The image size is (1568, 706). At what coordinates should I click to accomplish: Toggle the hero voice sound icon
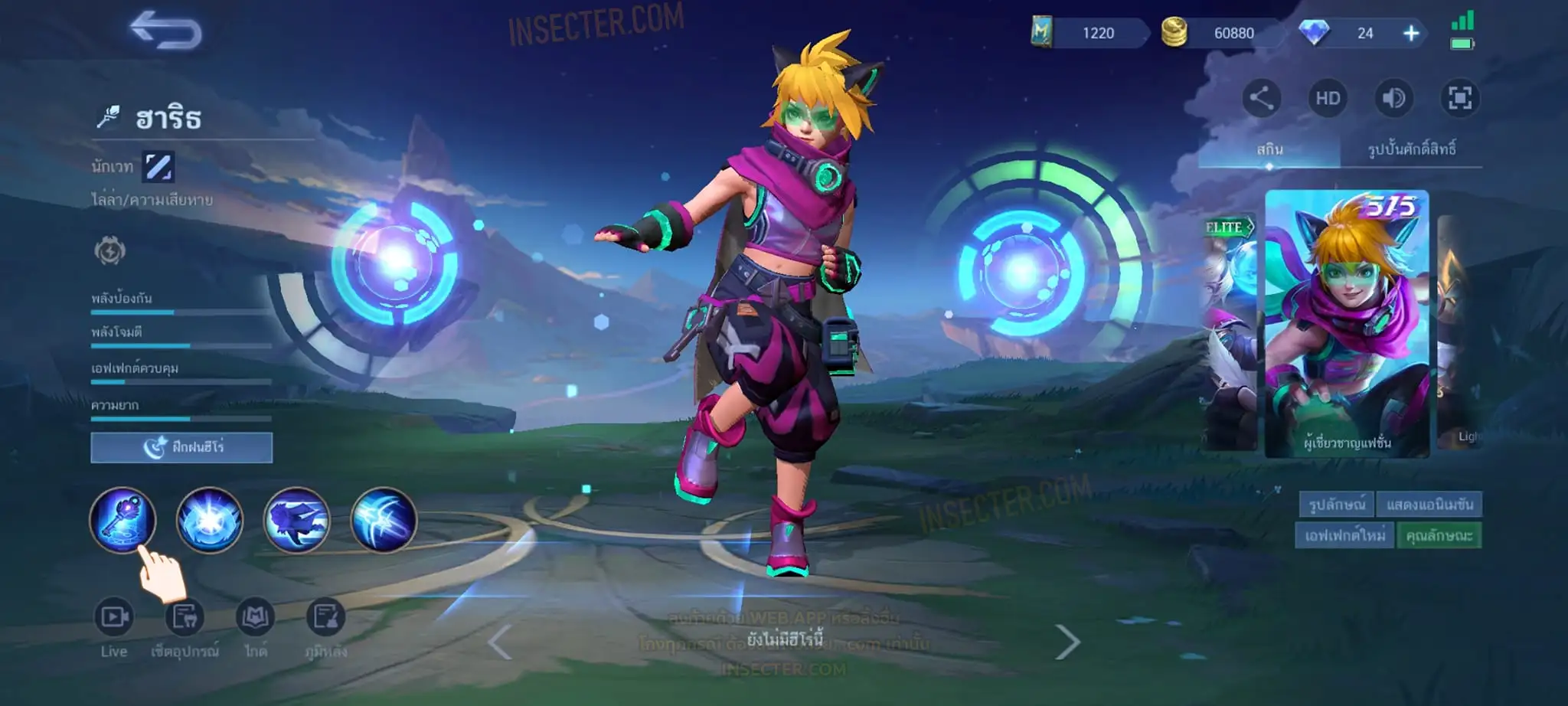[1393, 98]
